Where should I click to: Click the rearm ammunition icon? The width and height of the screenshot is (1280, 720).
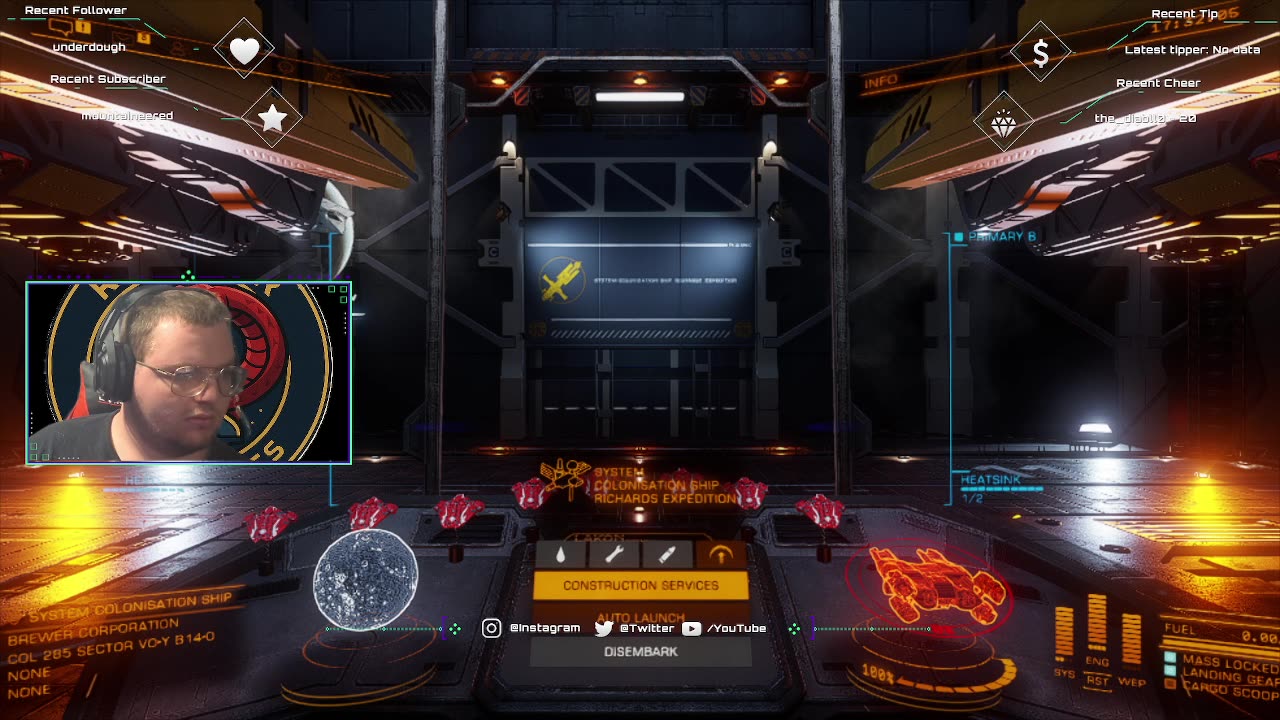[x=667, y=554]
